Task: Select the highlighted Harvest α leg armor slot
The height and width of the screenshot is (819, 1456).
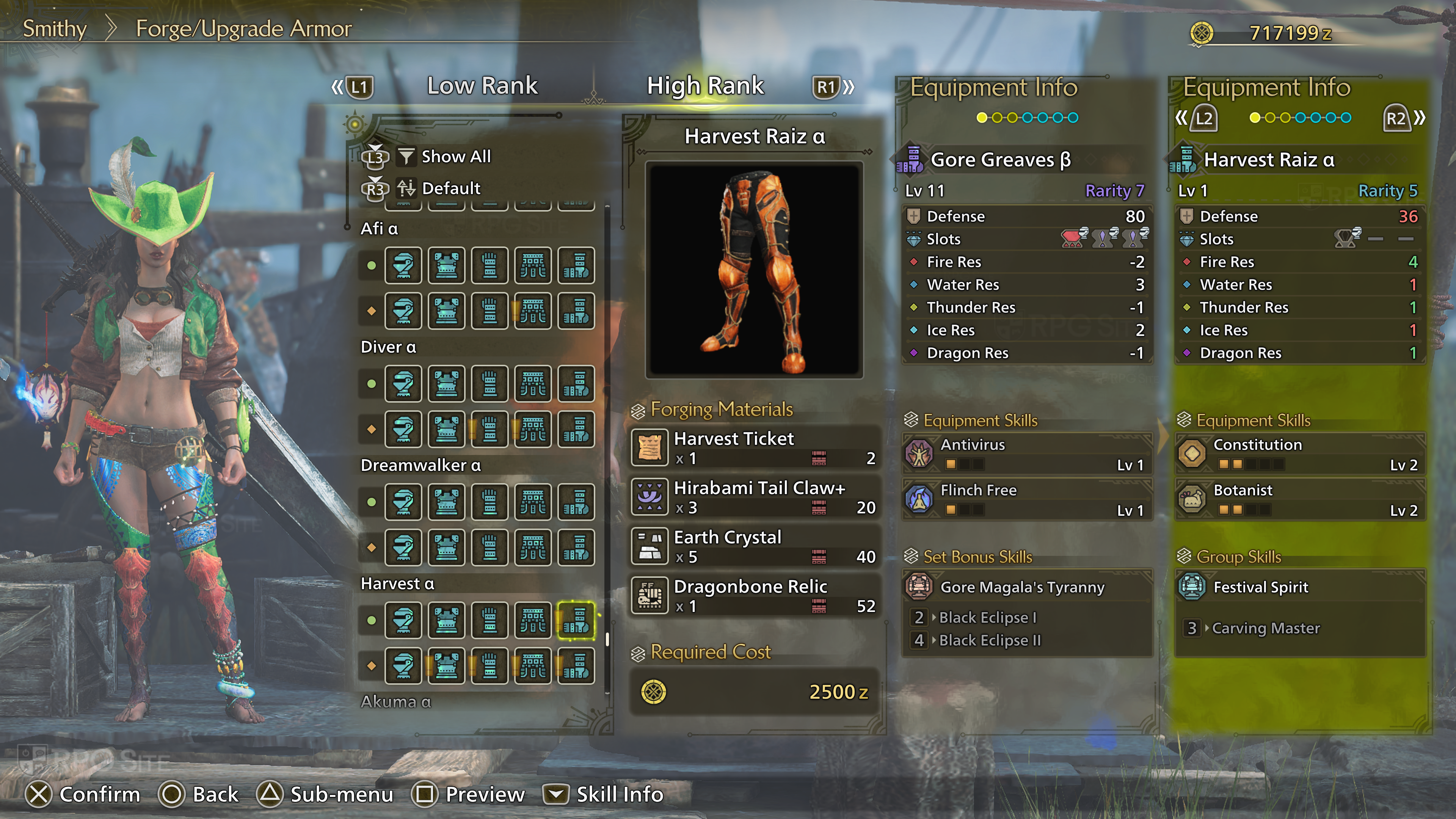Action: [576, 621]
